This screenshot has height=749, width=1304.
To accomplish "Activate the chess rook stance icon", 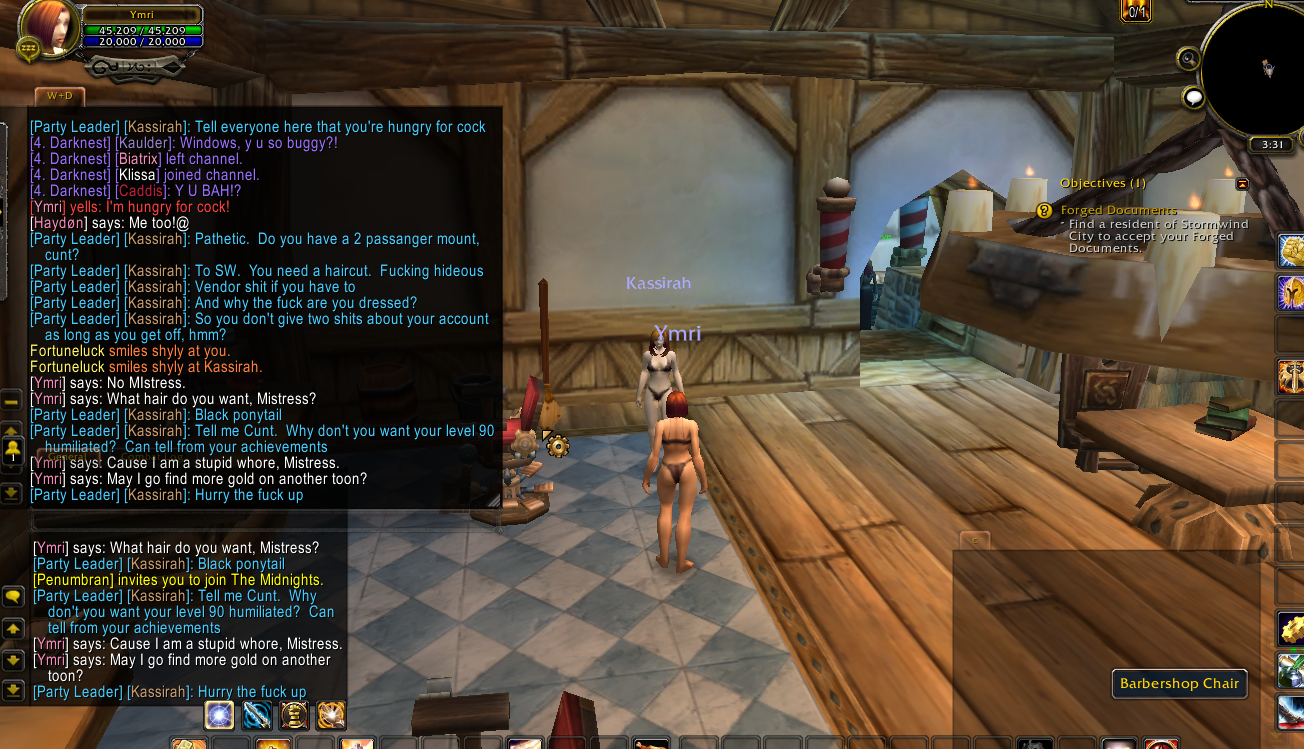I will tap(294, 715).
